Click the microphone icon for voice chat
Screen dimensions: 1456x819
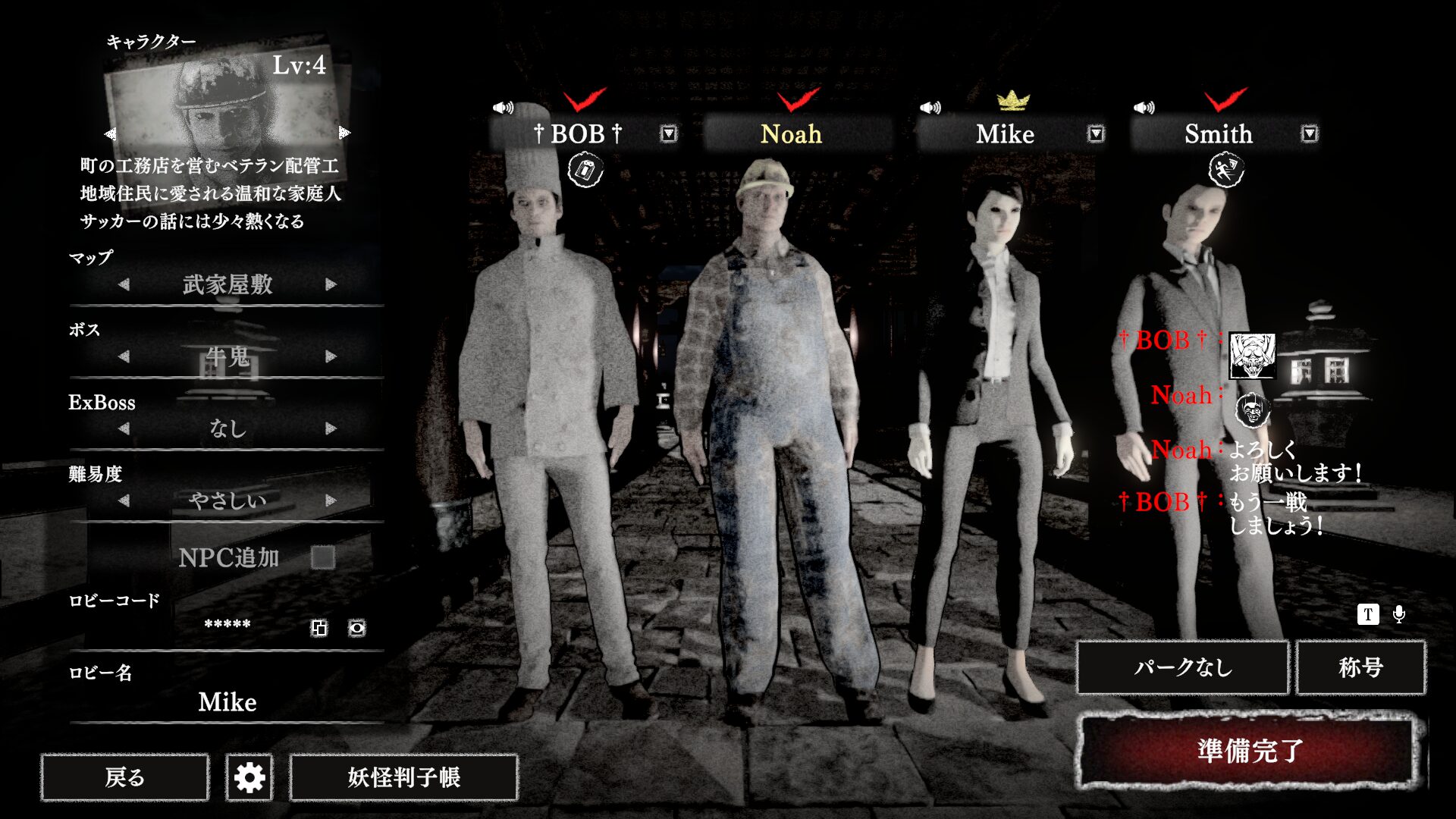coord(1399,616)
